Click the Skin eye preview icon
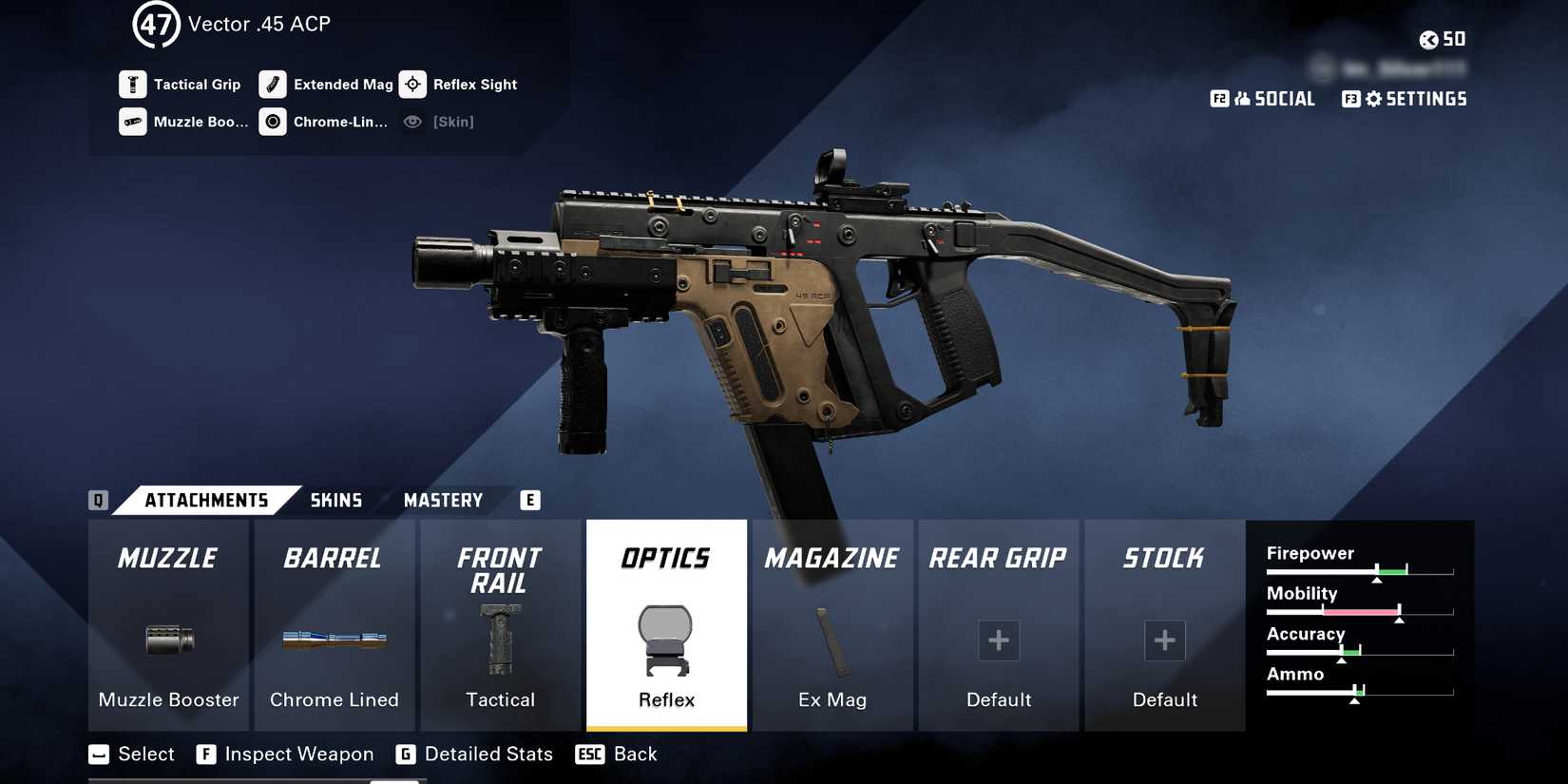Screen dimensions: 1568x784 [411, 122]
